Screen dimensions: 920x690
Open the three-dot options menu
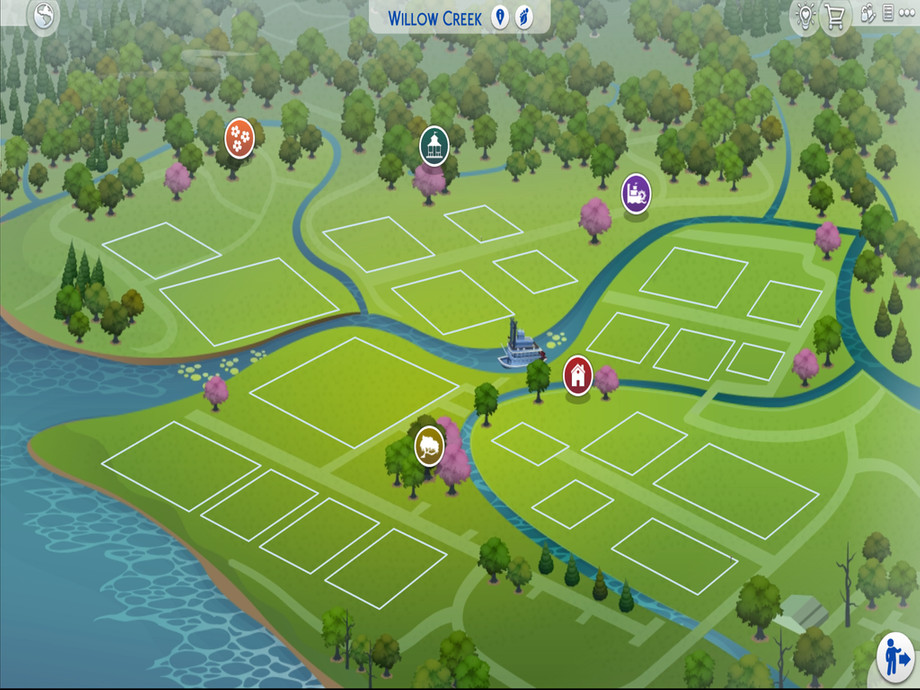click(908, 15)
